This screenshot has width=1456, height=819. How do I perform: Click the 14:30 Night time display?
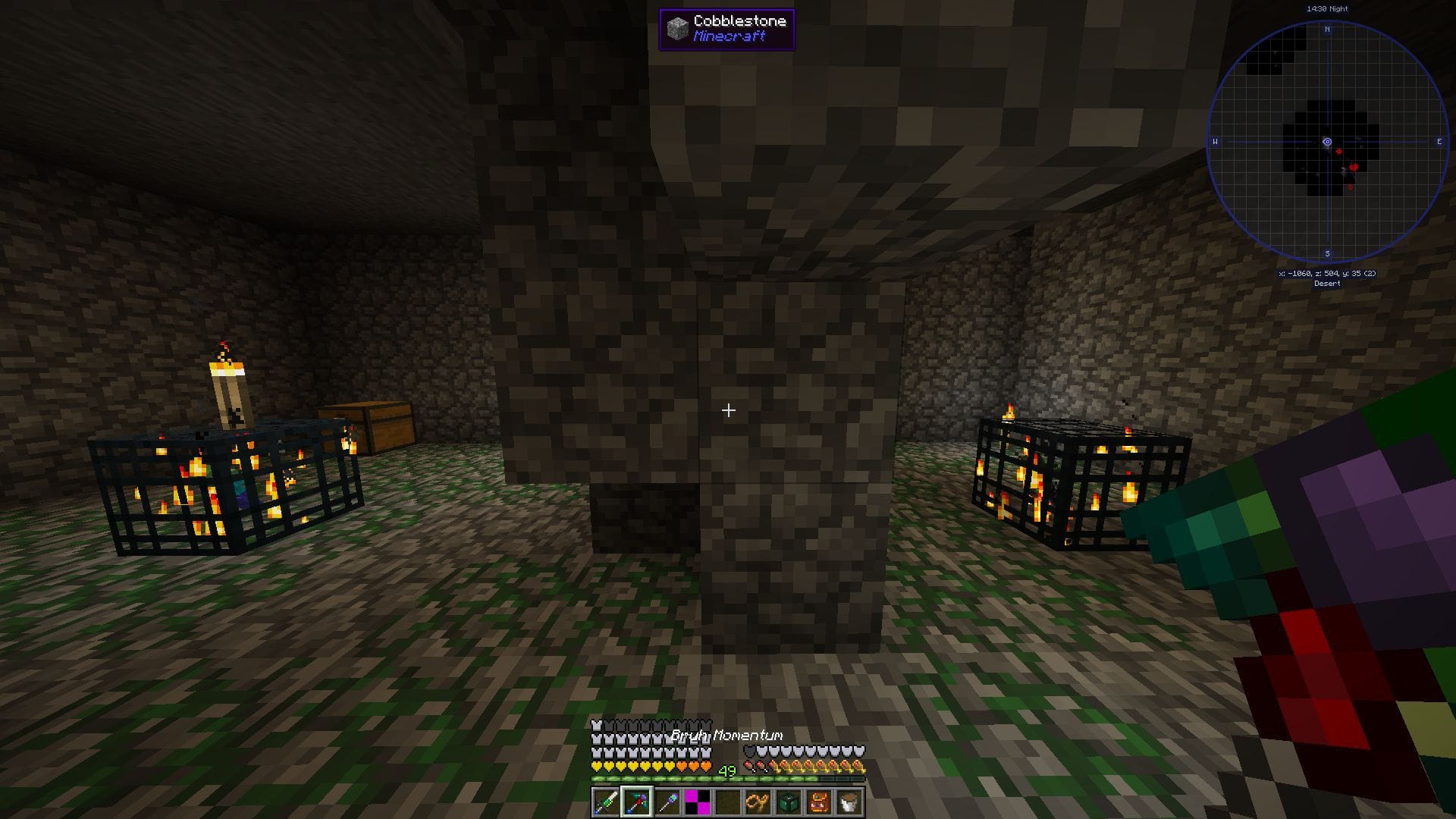1327,8
